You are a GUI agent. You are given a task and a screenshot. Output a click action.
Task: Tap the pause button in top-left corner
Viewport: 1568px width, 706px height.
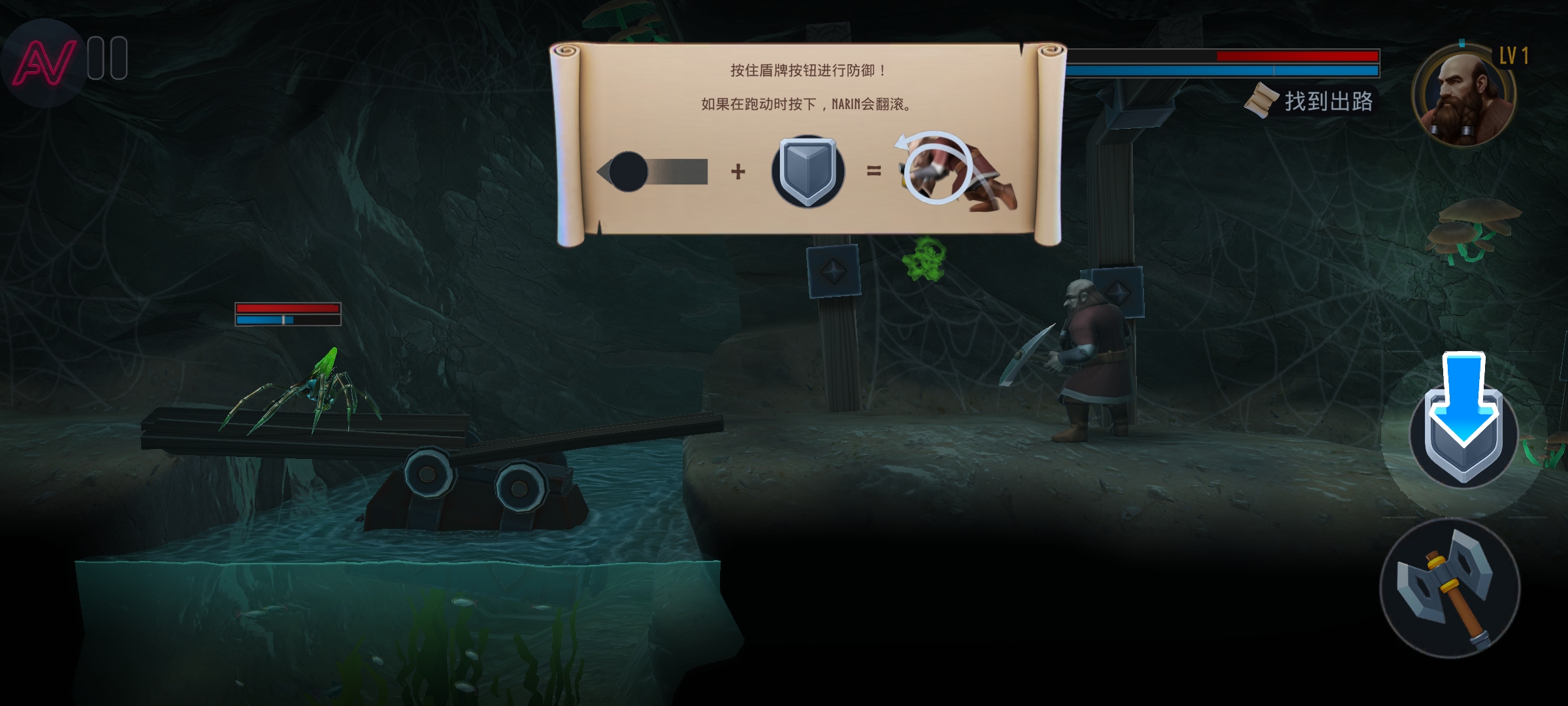click(108, 58)
